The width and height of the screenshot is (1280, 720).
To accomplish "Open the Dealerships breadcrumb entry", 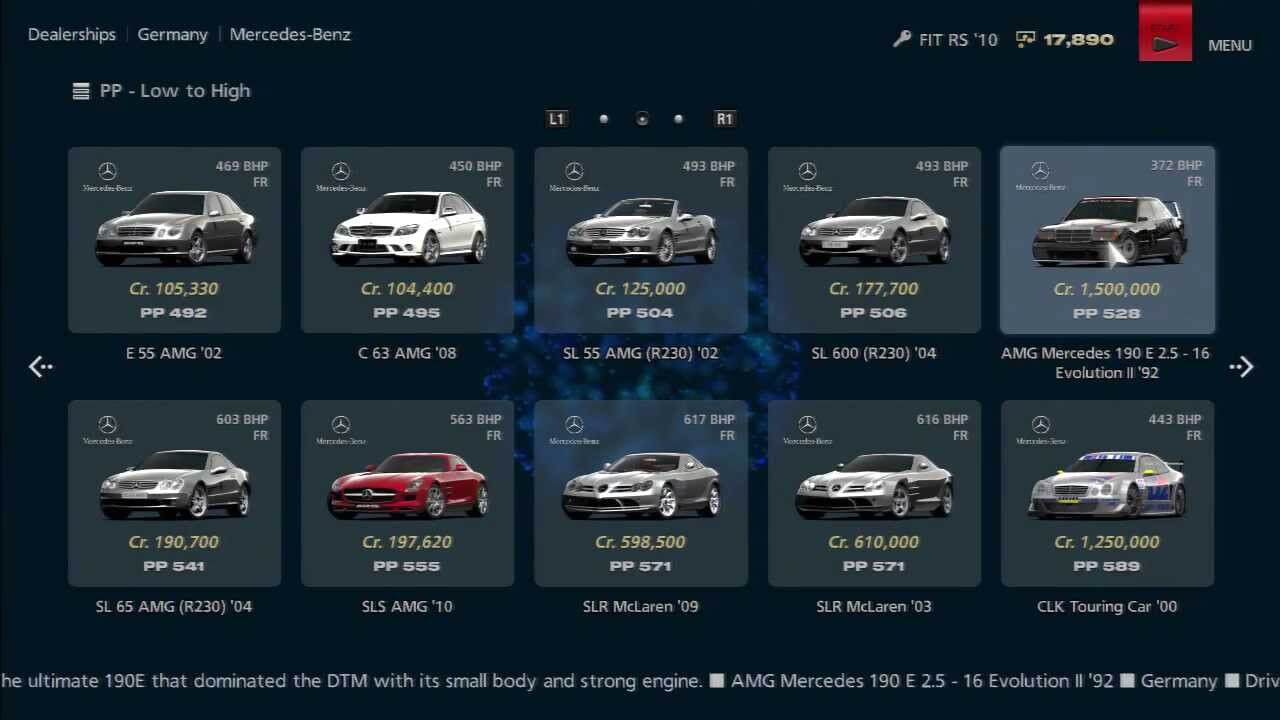I will click(x=71, y=34).
